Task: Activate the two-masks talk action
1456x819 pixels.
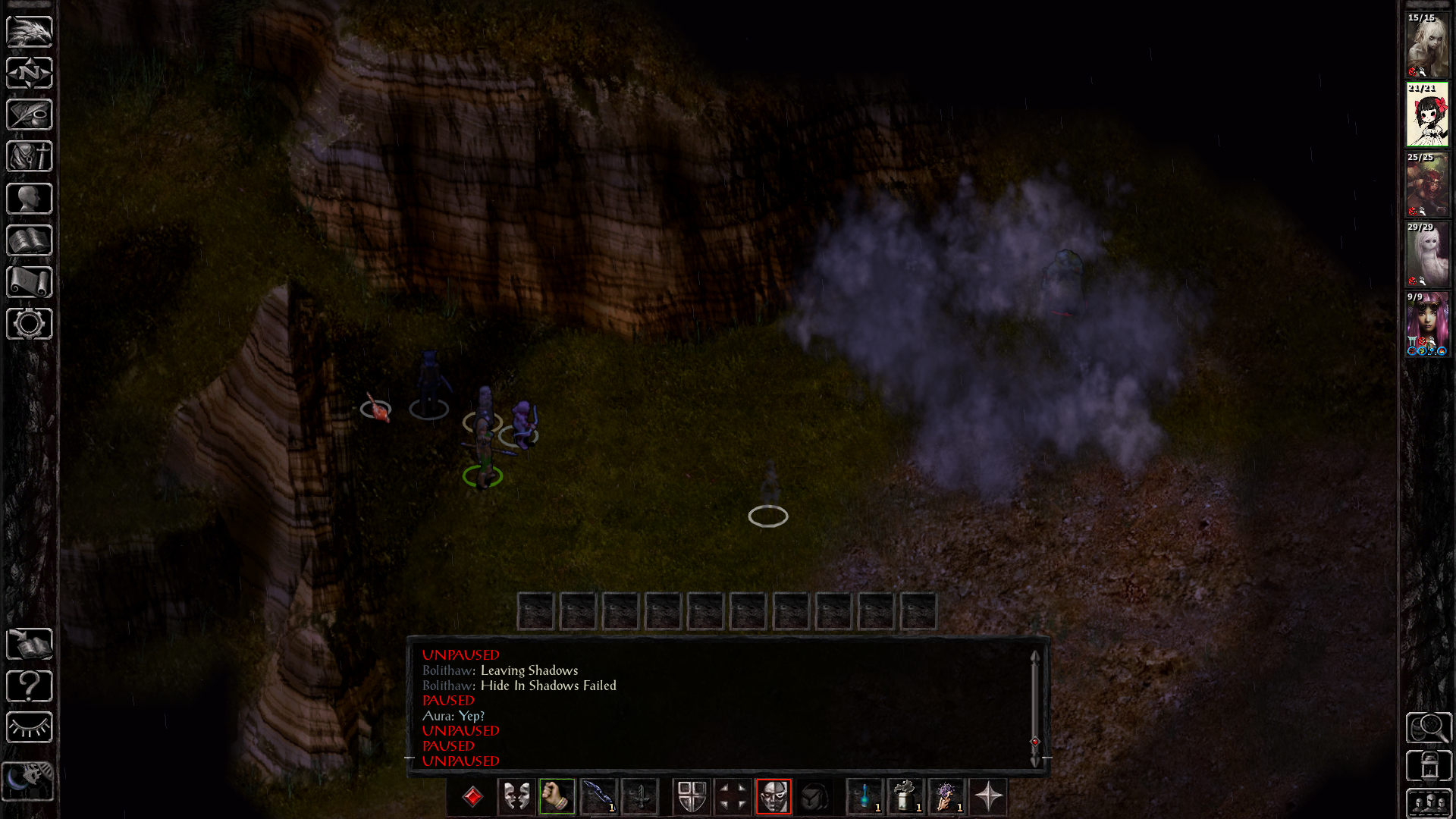Action: 516,797
